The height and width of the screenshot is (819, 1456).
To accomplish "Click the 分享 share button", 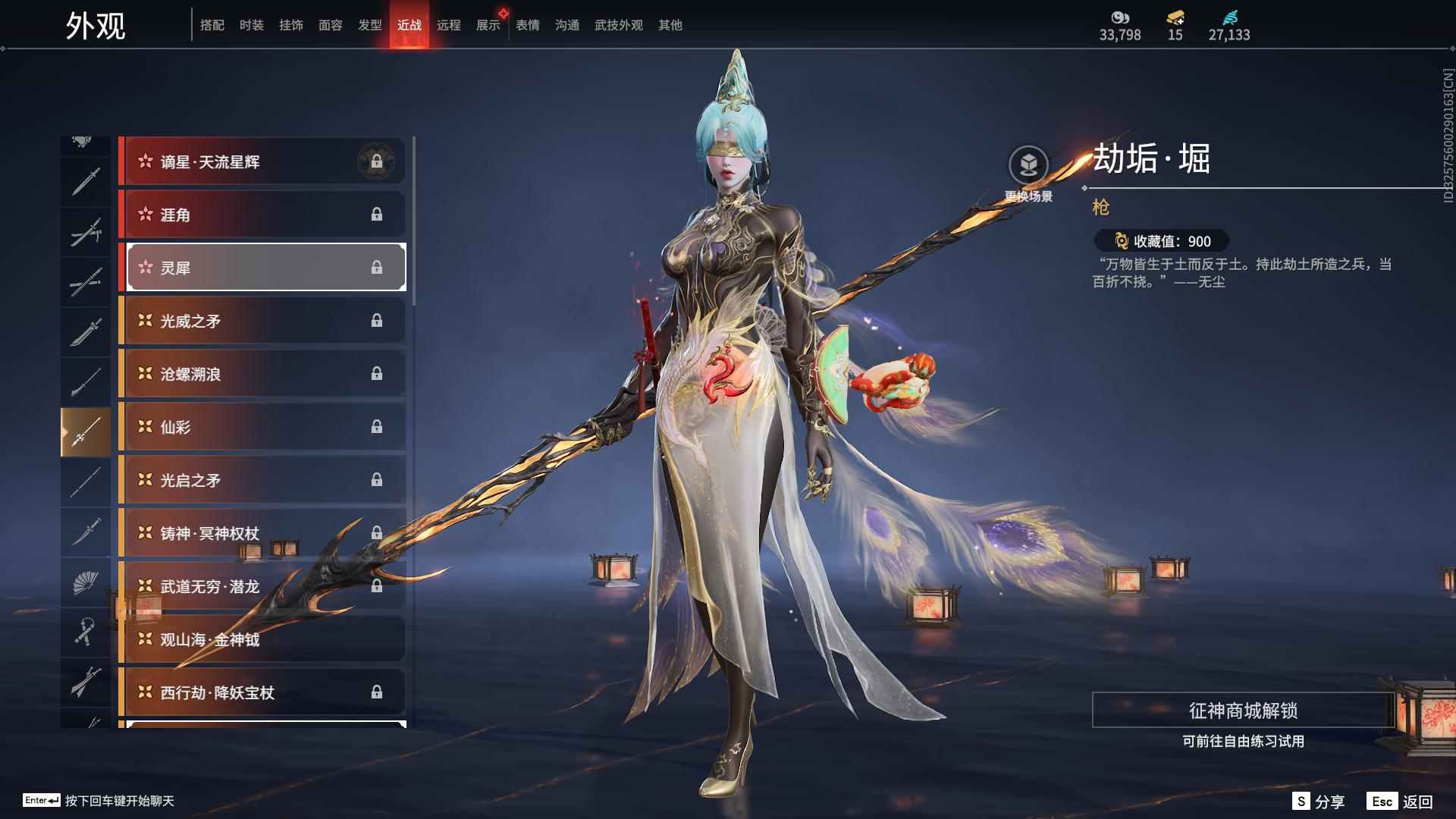I will (x=1319, y=802).
